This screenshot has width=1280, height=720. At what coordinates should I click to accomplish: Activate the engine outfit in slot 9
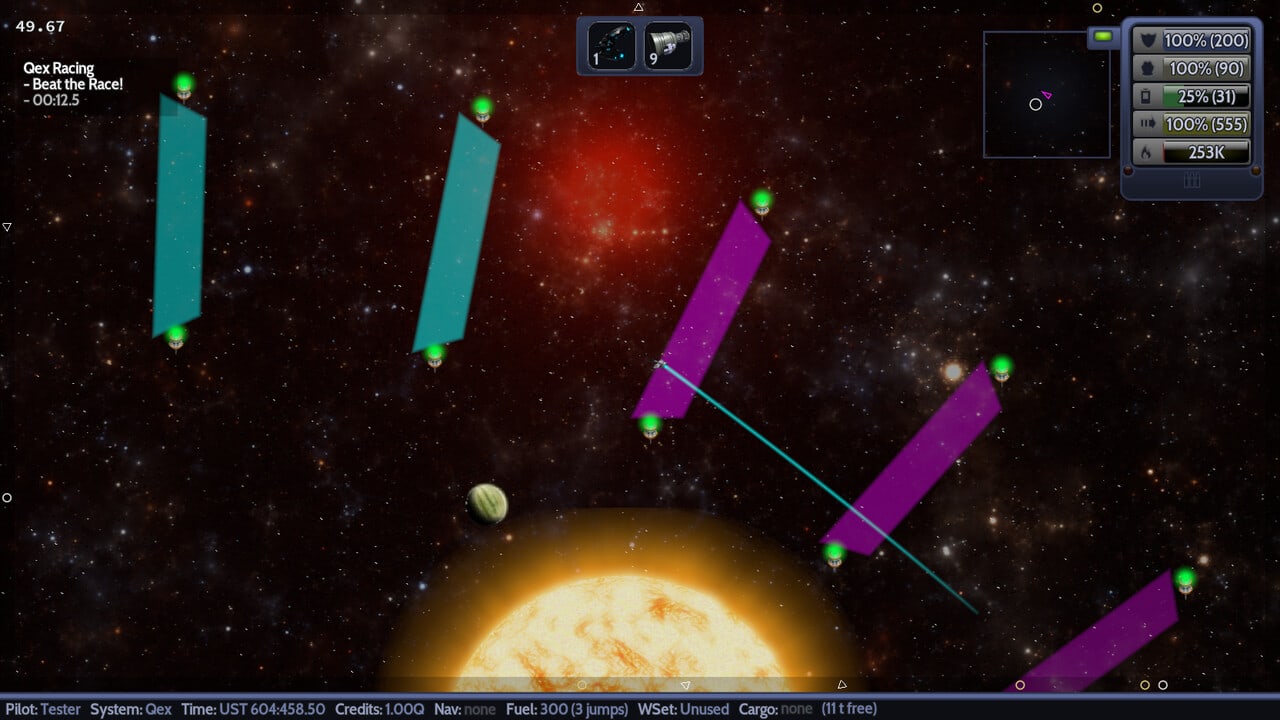click(668, 46)
